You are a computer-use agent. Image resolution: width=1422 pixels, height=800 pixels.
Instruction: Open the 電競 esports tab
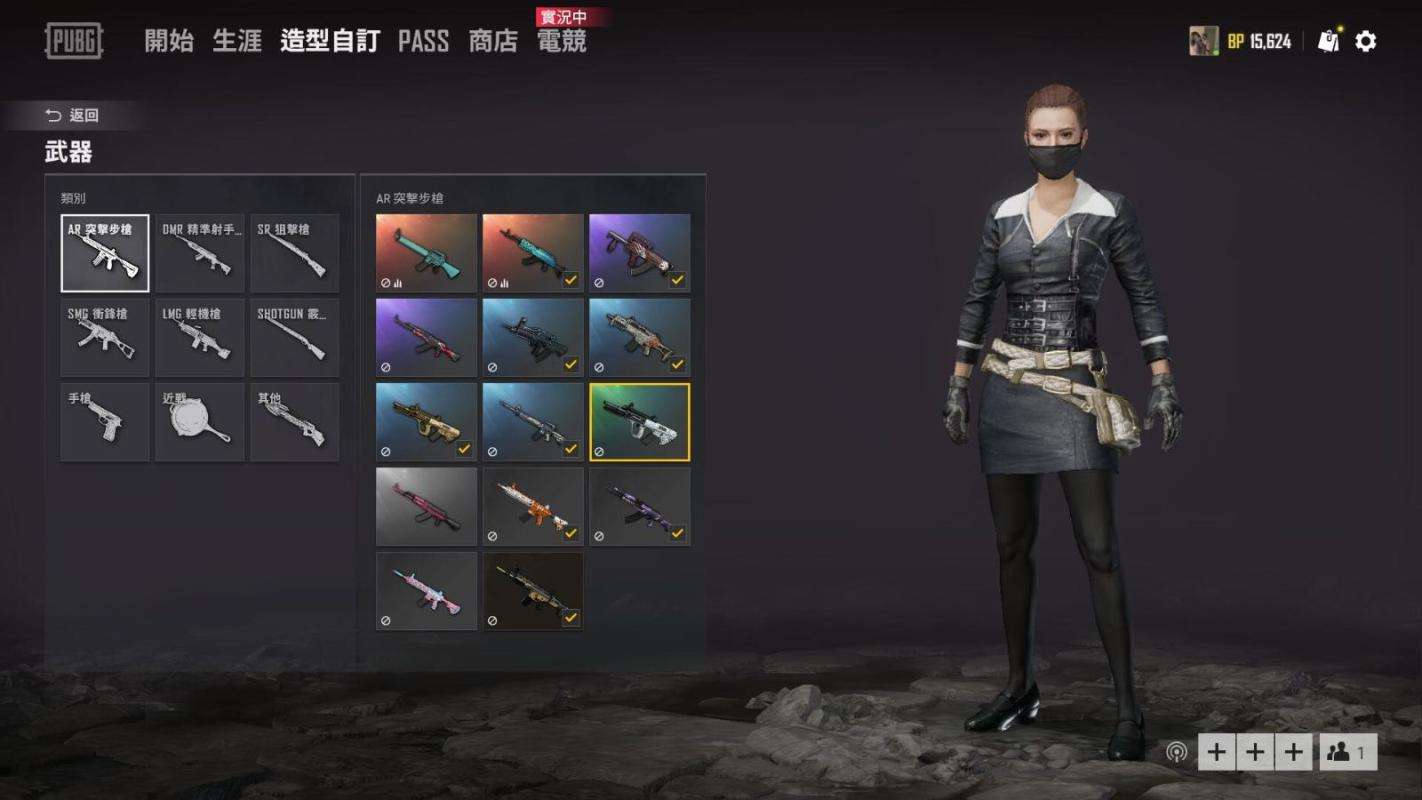pyautogui.click(x=562, y=41)
